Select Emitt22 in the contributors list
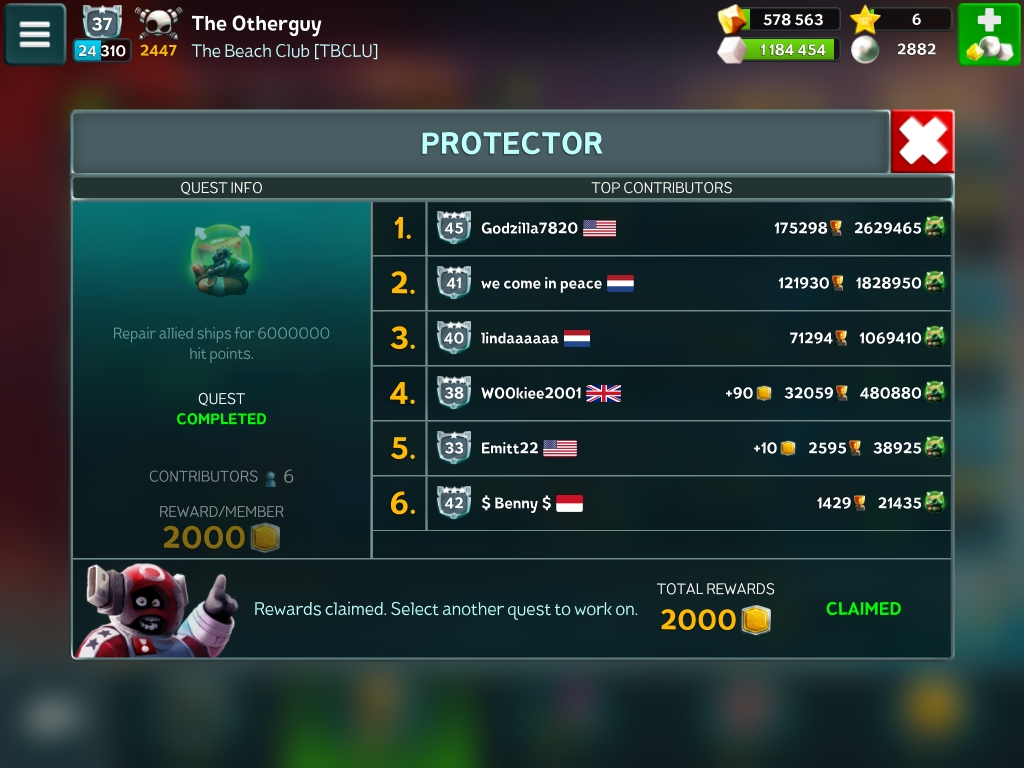This screenshot has height=768, width=1024. 661,448
